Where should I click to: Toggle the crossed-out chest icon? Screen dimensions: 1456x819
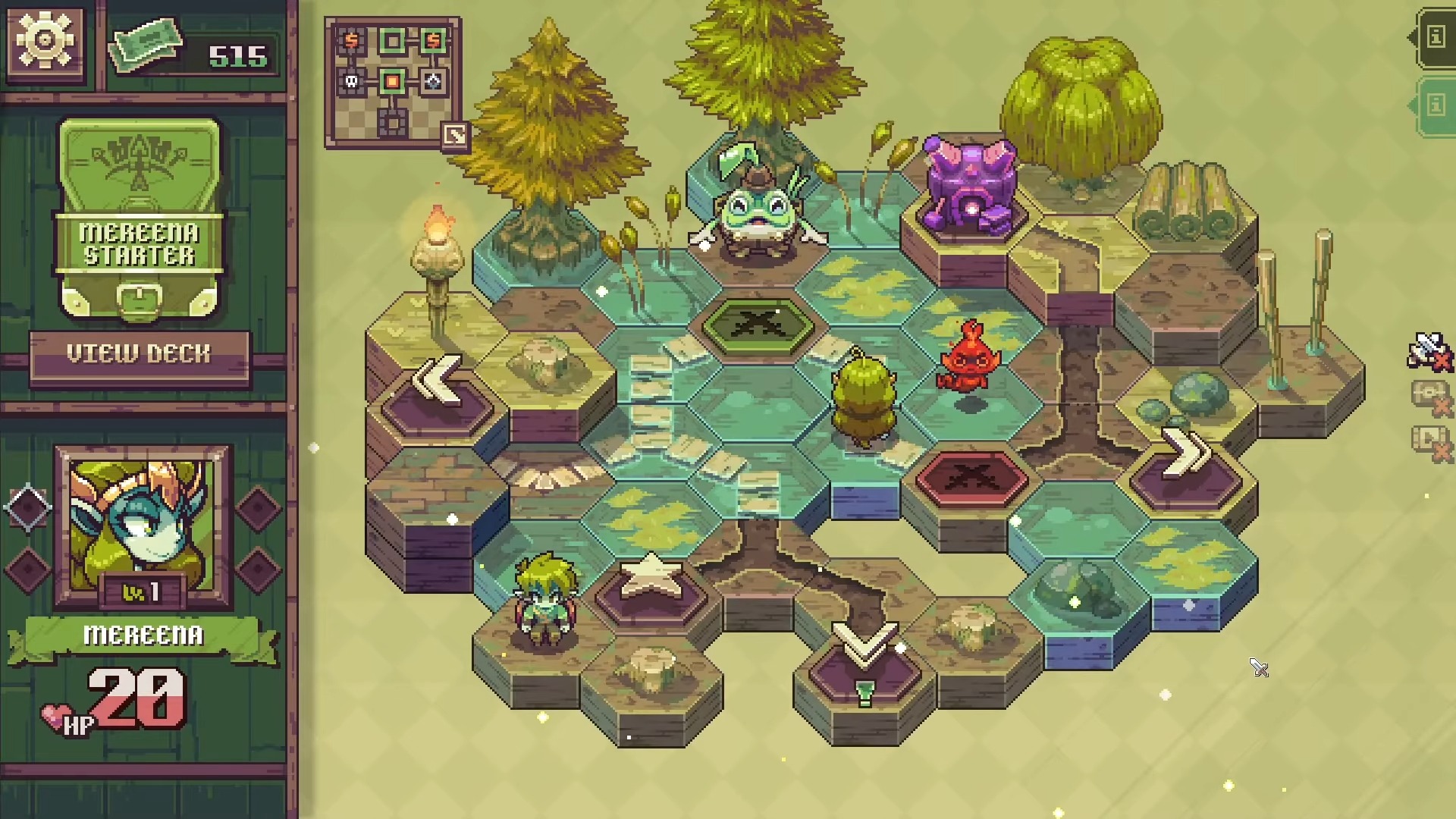pyautogui.click(x=1429, y=397)
